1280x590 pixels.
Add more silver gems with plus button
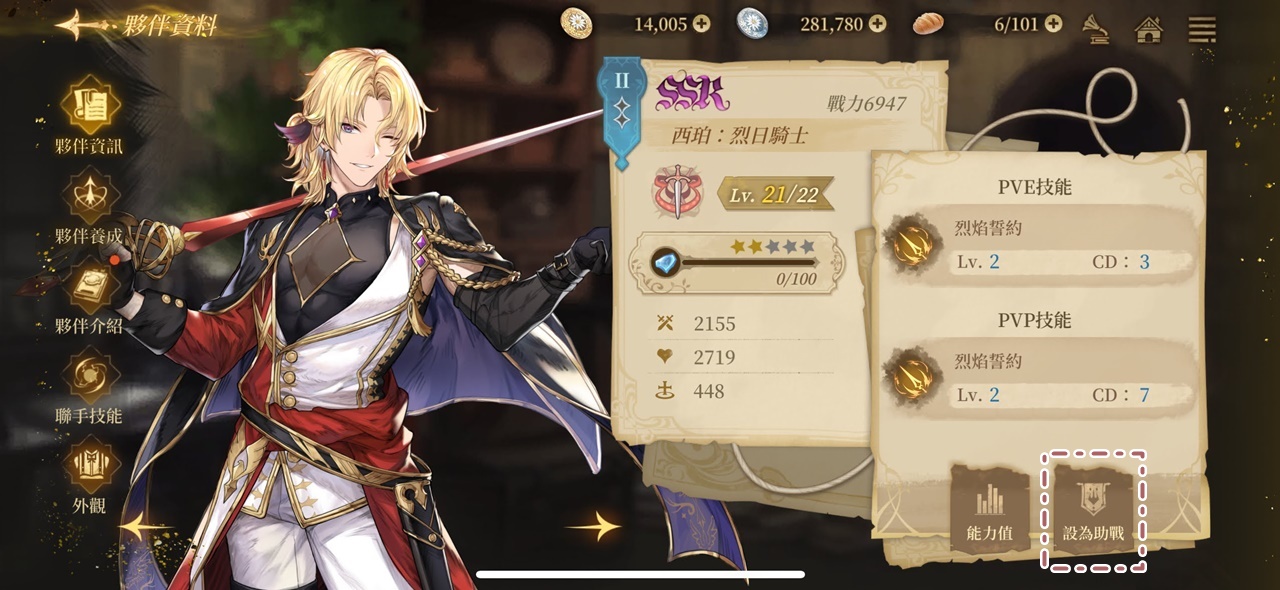tap(877, 24)
